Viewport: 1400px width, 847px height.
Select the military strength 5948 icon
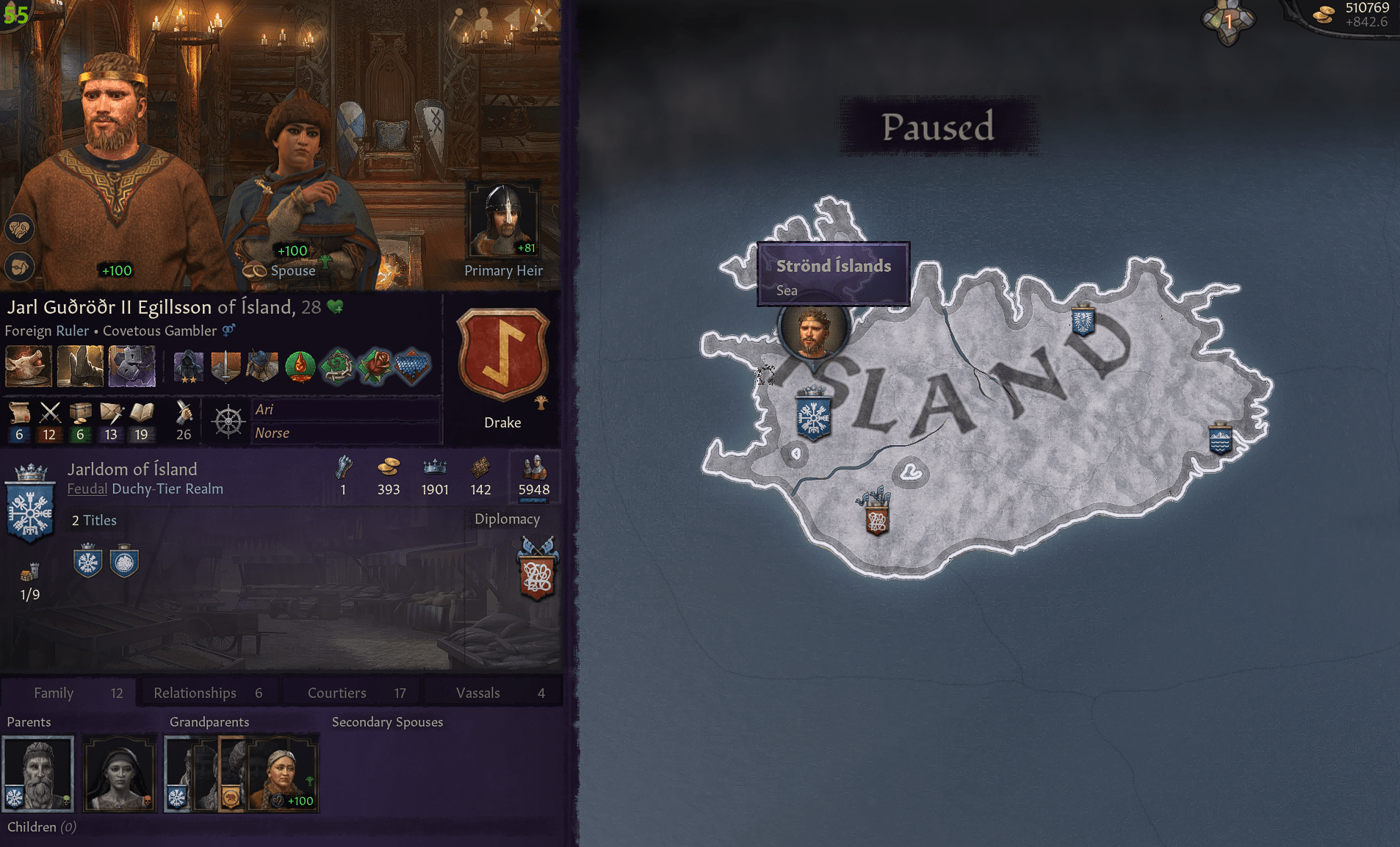pyautogui.click(x=534, y=467)
